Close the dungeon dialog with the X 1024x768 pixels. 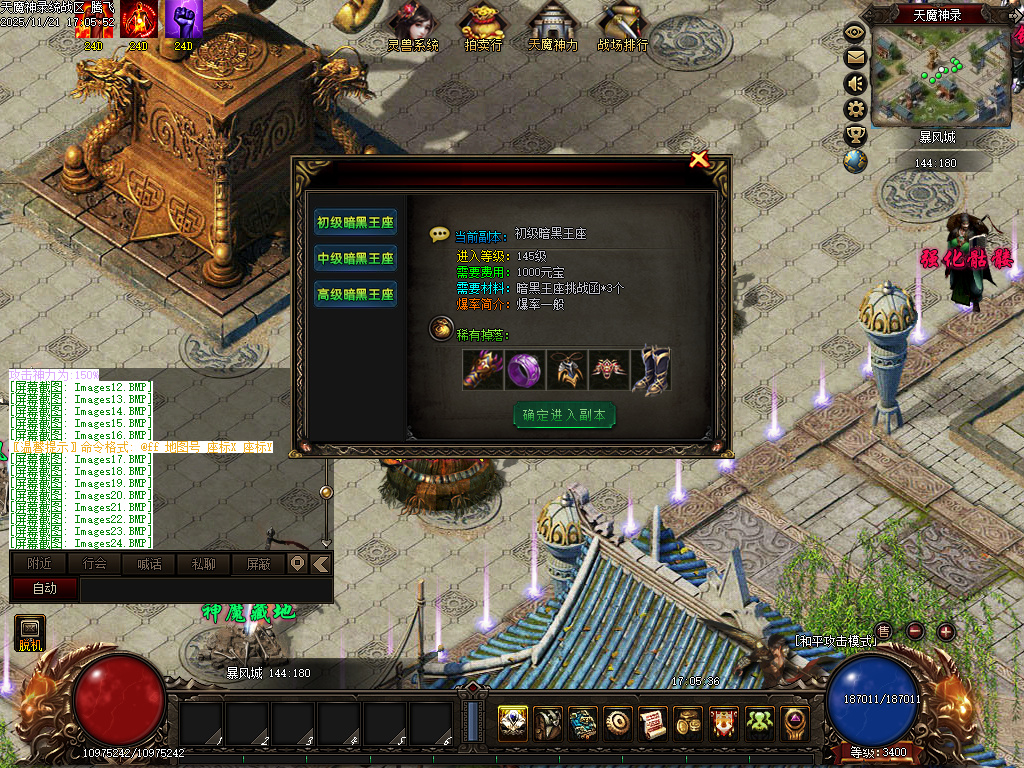coord(699,159)
